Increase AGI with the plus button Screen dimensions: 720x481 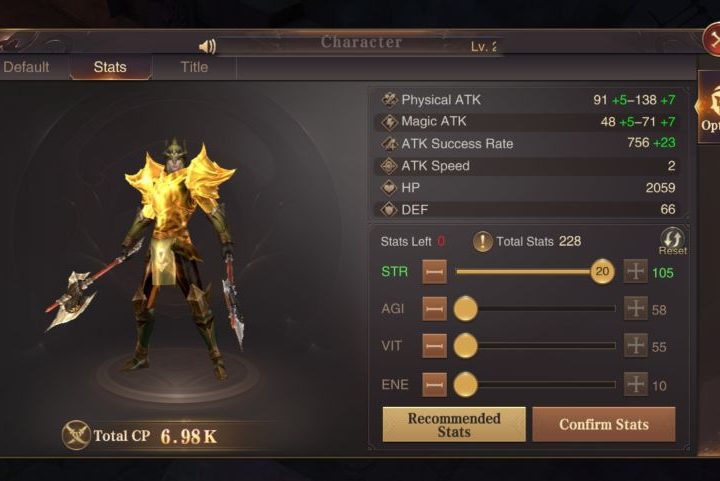tap(636, 309)
